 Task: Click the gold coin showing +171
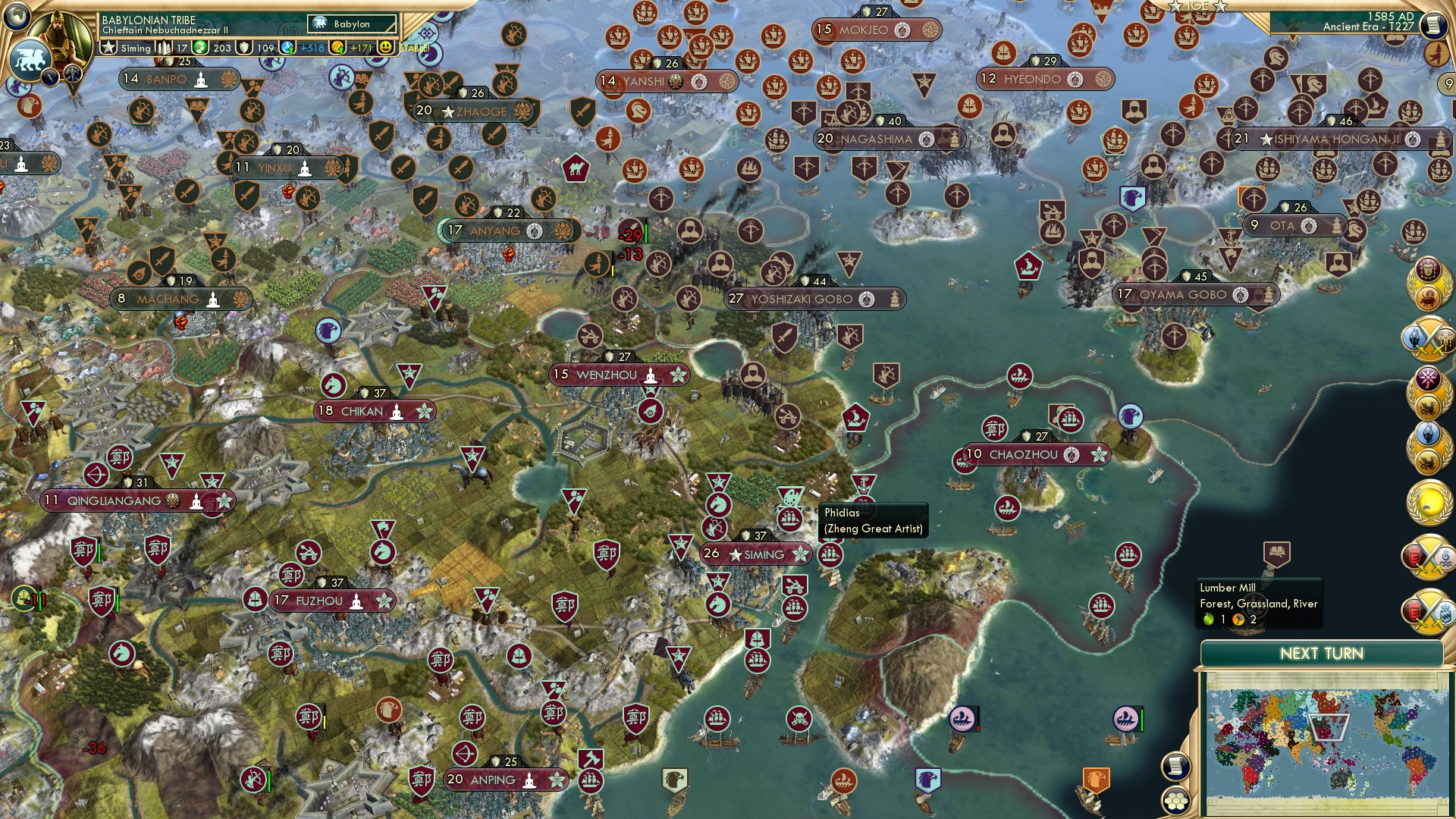click(x=337, y=48)
